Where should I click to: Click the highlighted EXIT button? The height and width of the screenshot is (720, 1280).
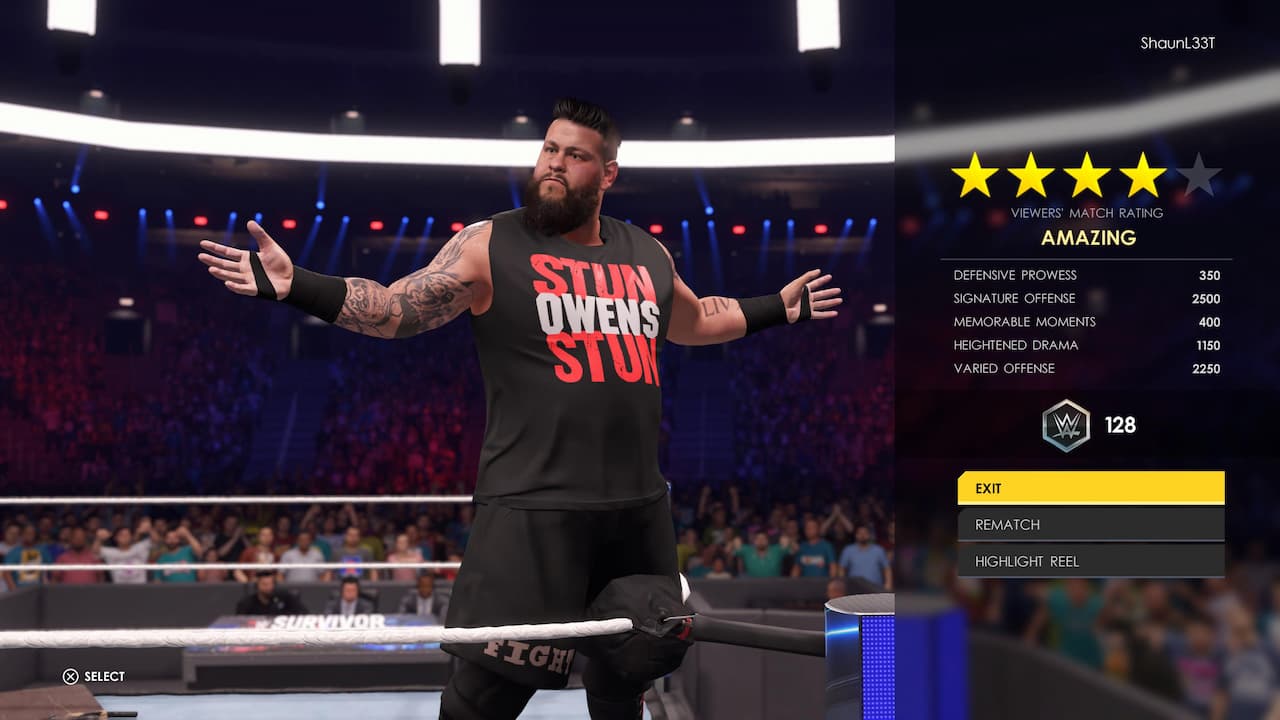pos(1090,488)
